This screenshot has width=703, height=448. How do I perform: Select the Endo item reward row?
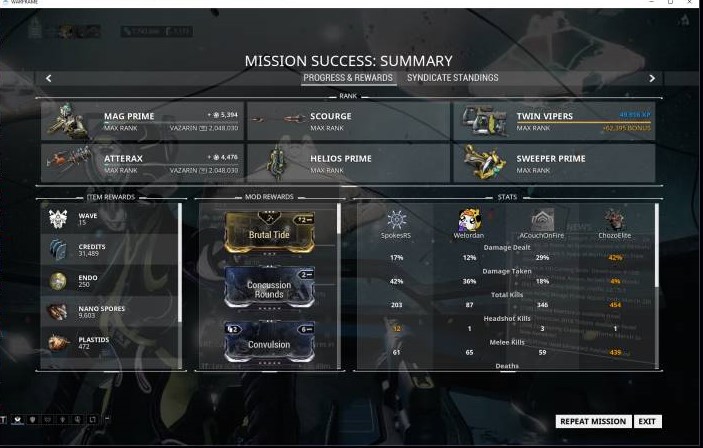pyautogui.click(x=110, y=282)
